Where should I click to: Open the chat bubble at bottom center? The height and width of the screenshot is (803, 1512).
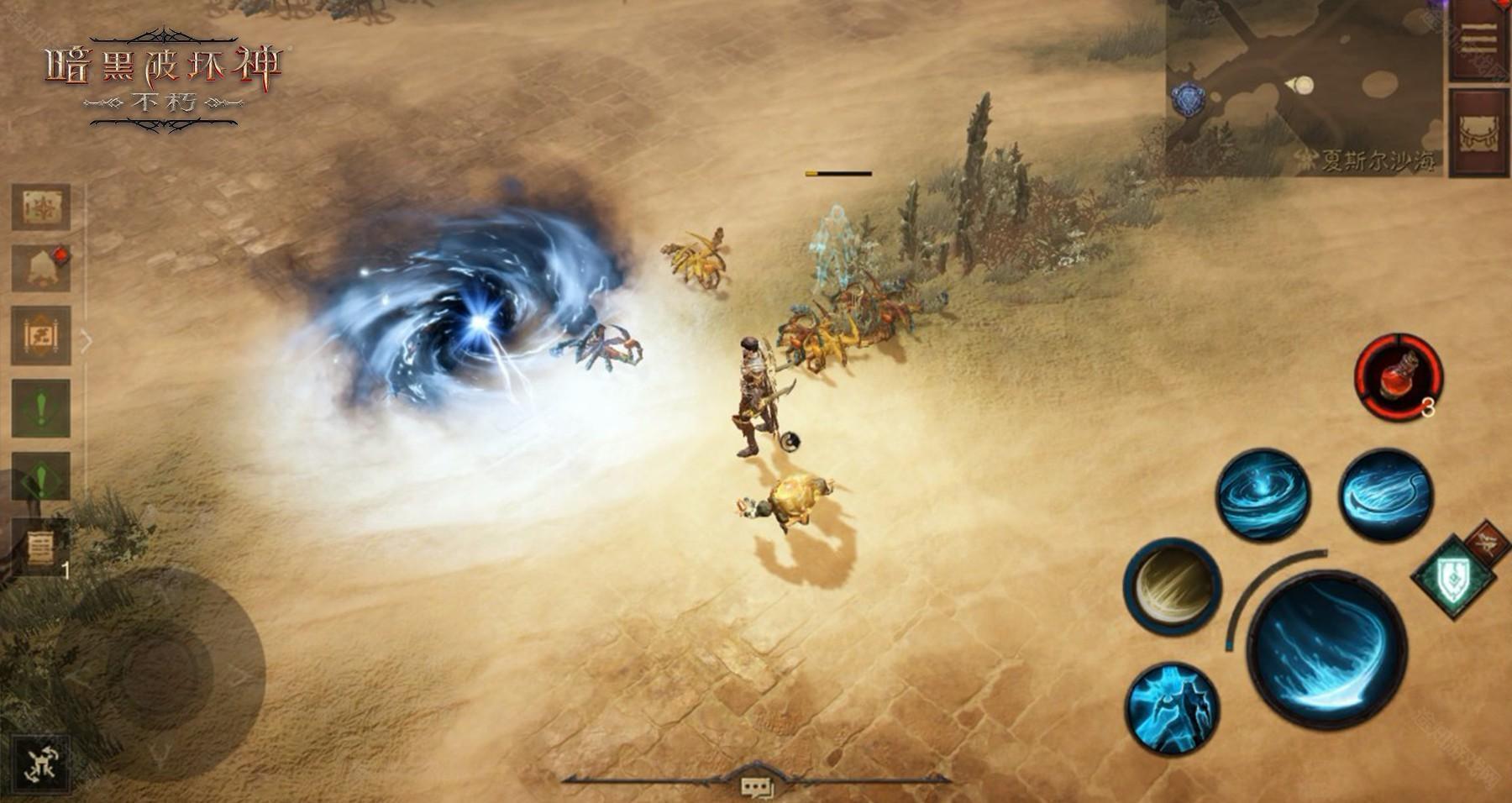755,785
